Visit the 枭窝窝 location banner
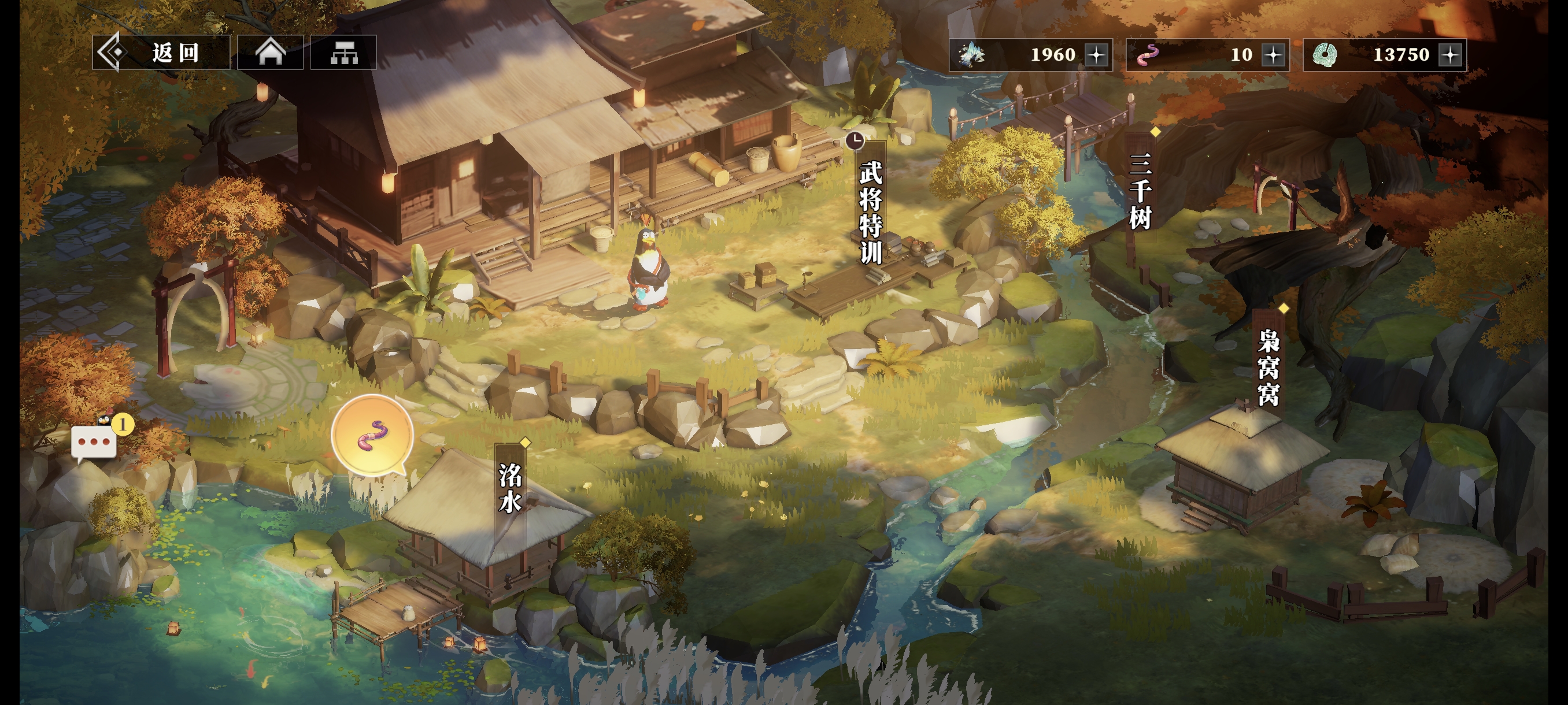 [x=1269, y=366]
